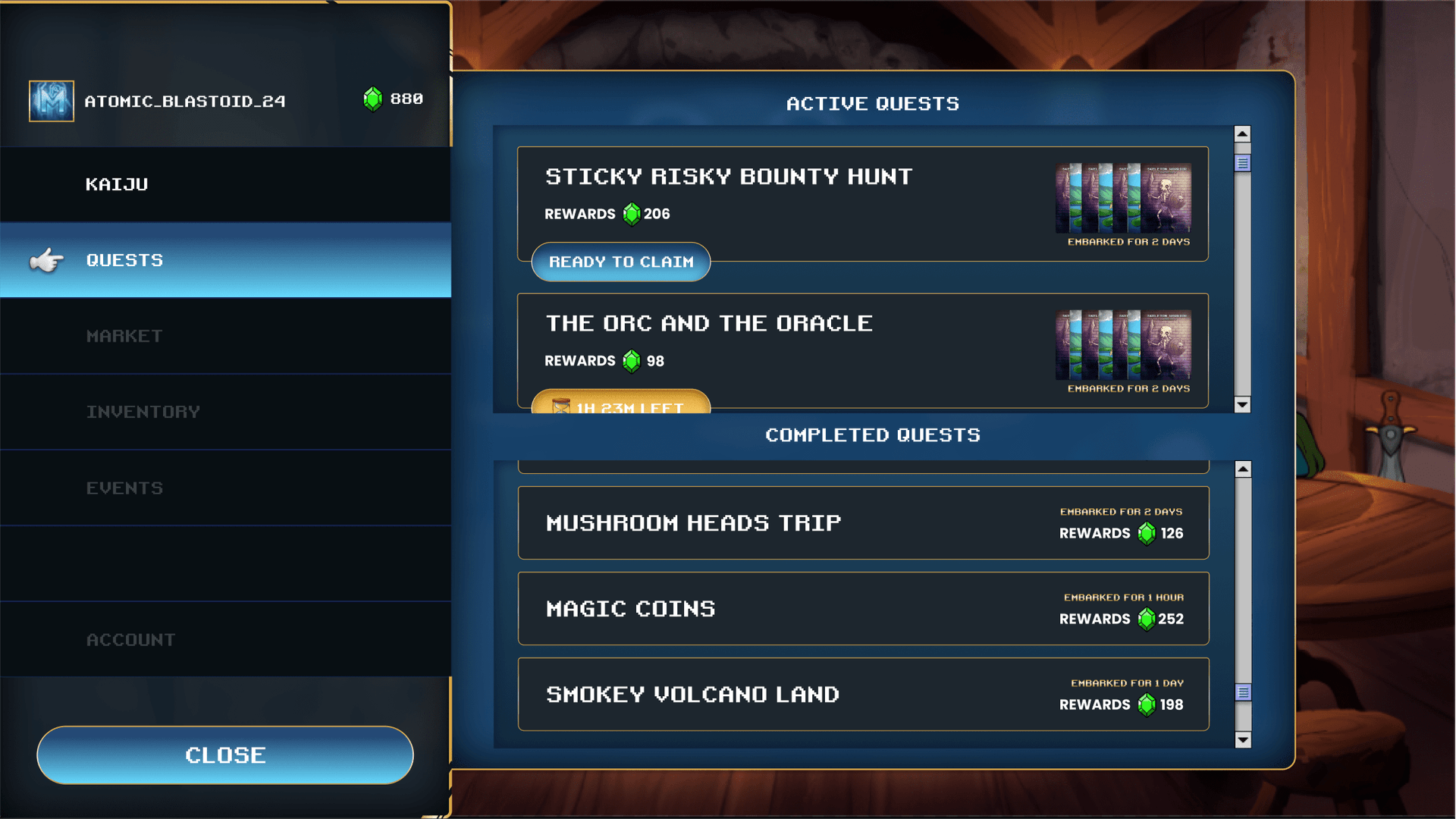Click the Atomic_Blastoid_24 profile avatar

pos(52,101)
